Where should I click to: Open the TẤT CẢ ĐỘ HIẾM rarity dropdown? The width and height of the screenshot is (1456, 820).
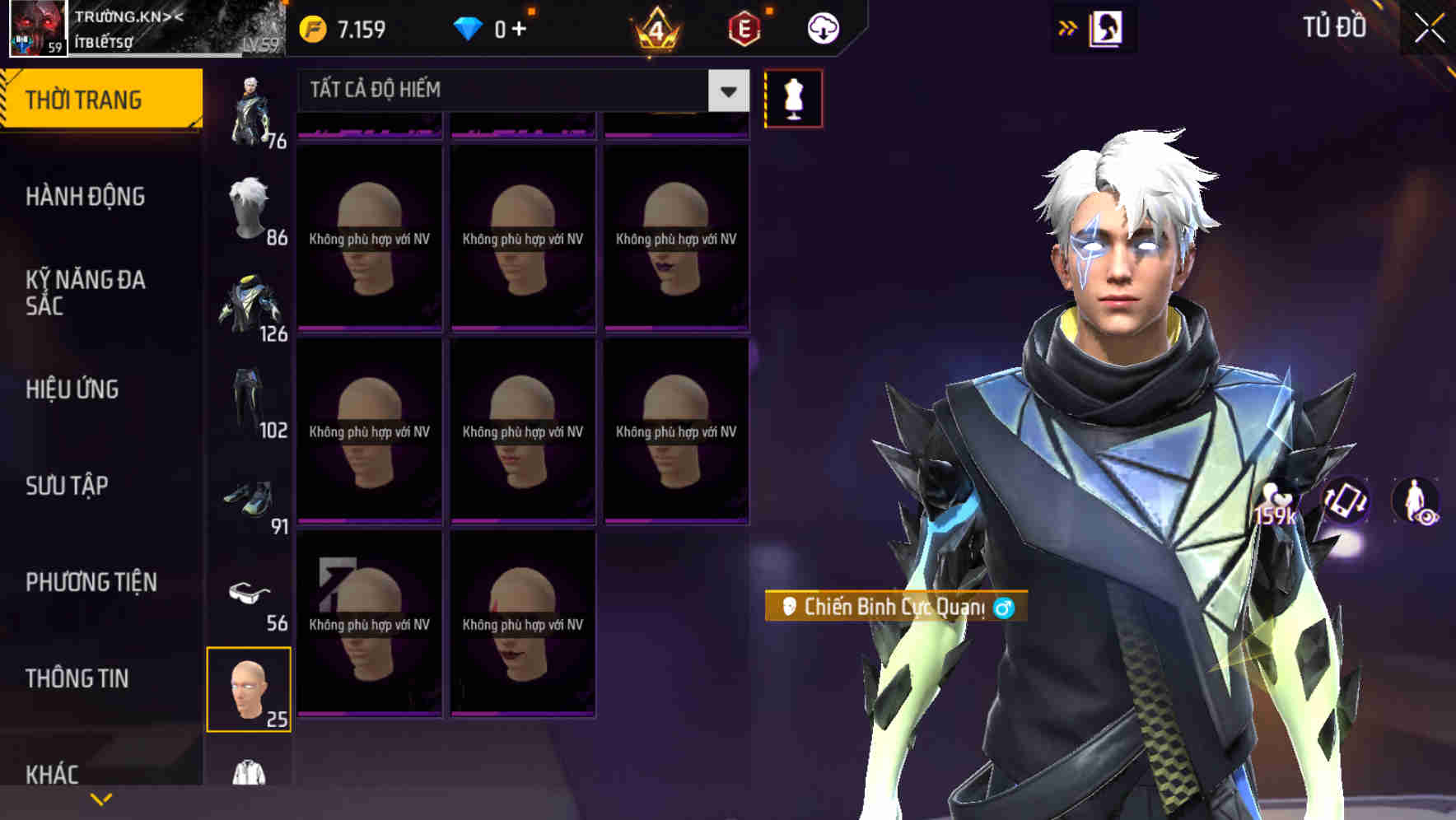(519, 91)
